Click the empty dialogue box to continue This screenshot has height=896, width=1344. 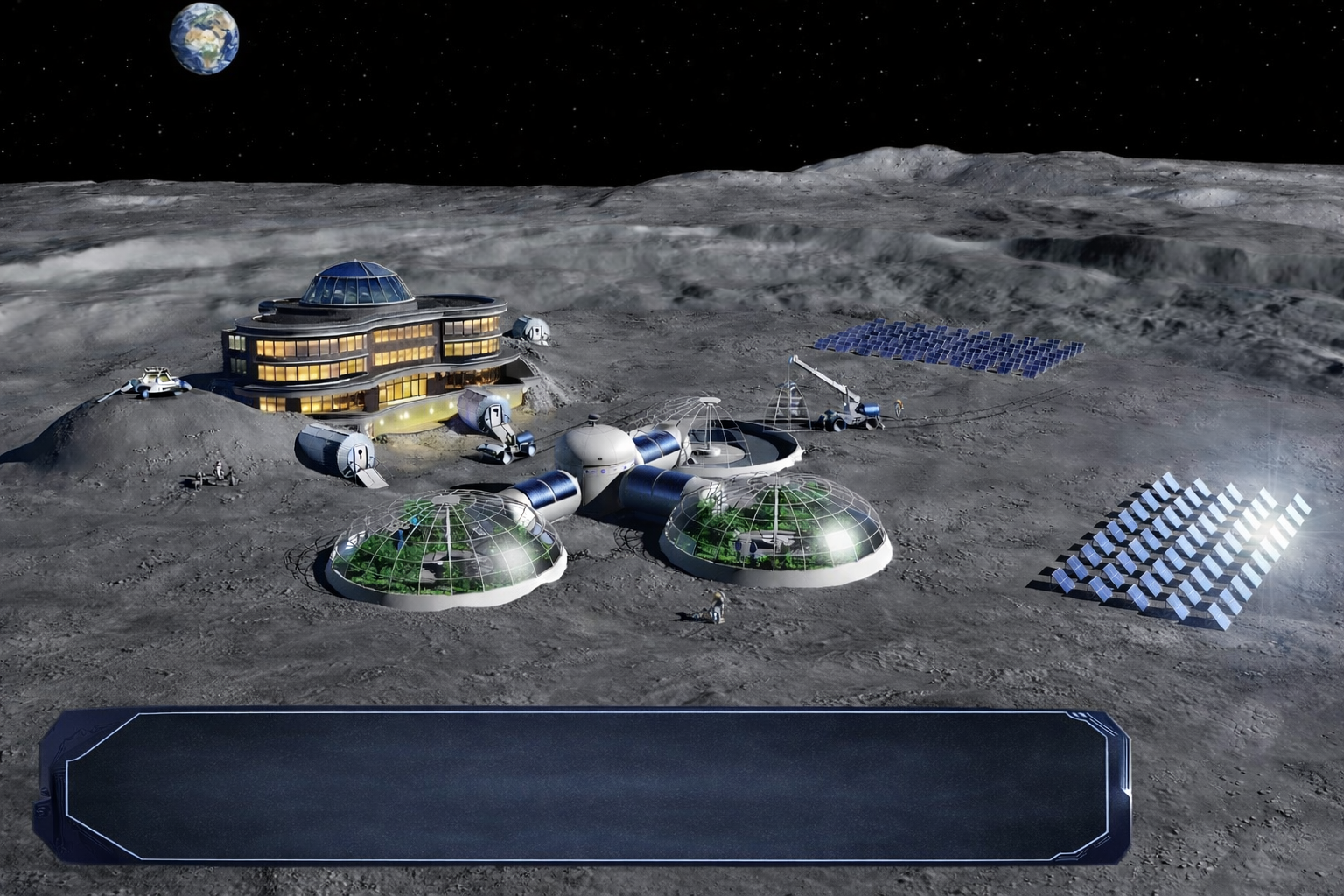coord(584,783)
